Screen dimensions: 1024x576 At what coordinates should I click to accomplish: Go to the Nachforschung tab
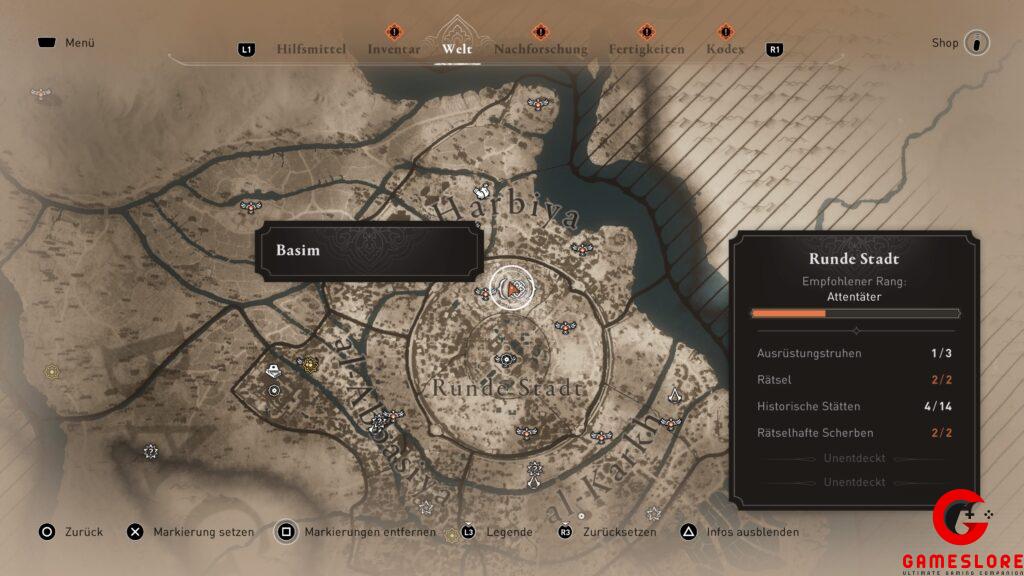pyautogui.click(x=540, y=49)
